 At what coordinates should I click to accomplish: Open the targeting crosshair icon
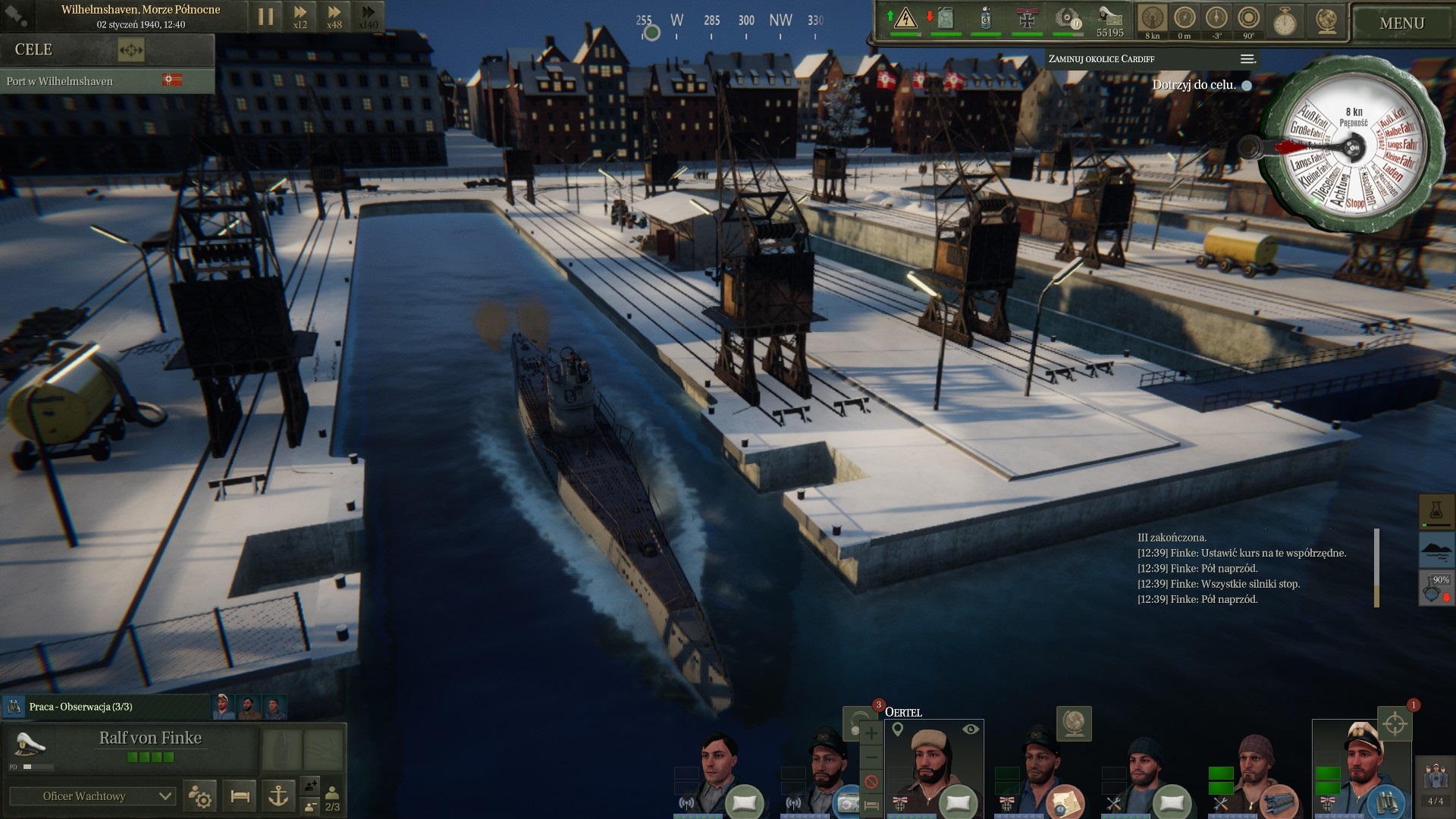pos(1394,724)
